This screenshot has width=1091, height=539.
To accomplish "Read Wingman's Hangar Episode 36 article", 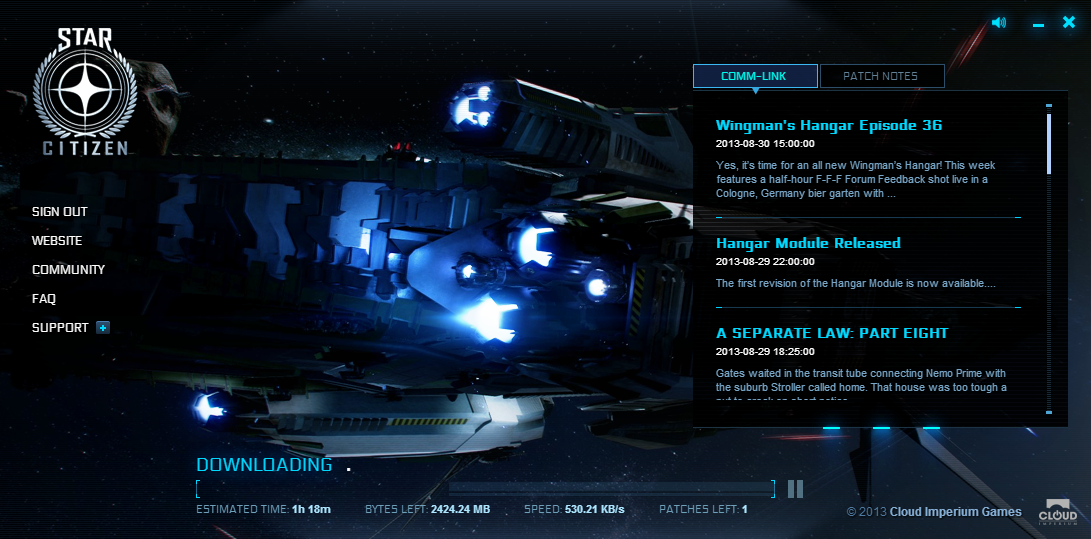I will 829,126.
